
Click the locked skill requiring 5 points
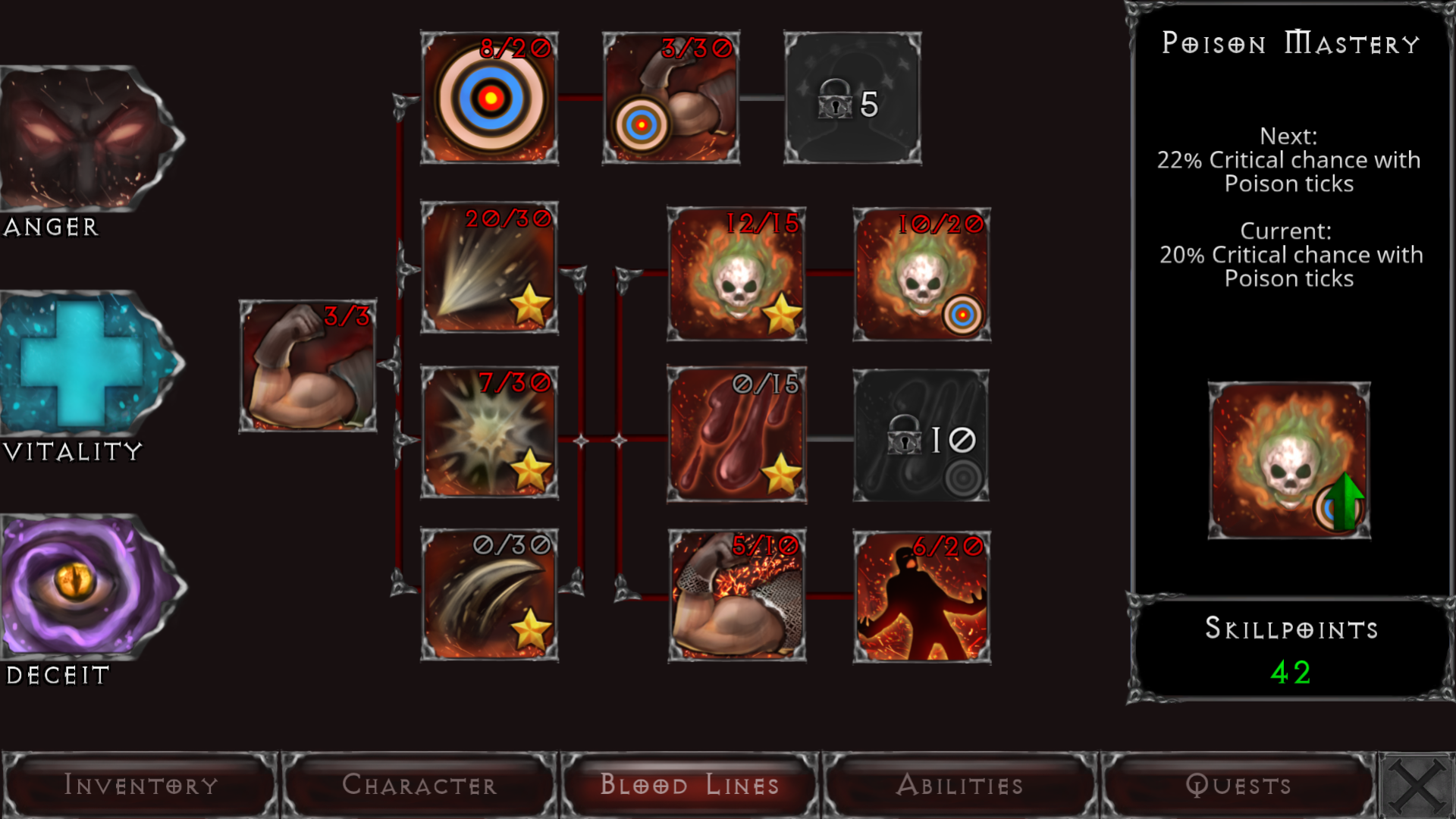(x=851, y=97)
